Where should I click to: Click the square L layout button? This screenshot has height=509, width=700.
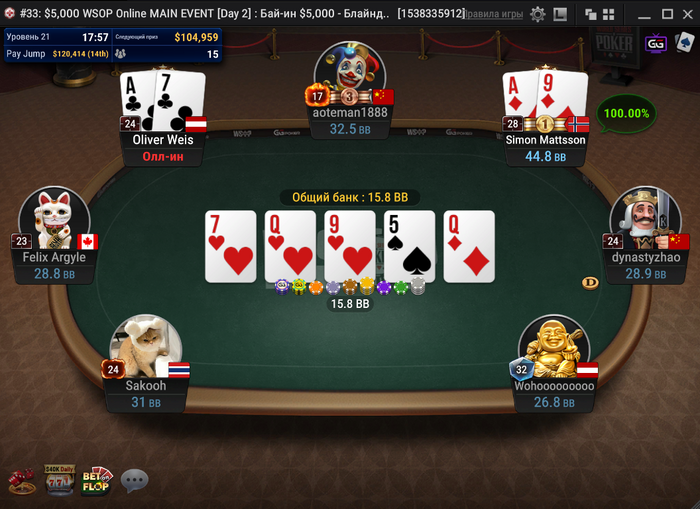click(560, 14)
